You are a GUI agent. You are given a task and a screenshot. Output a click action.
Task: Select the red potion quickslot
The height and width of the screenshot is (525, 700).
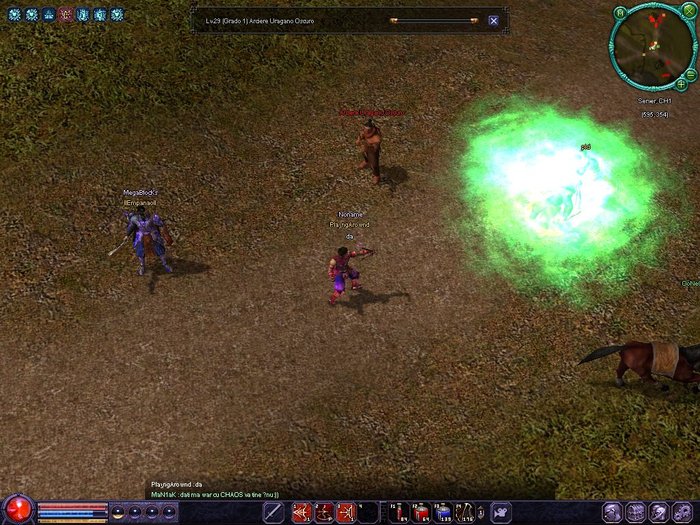[423, 513]
